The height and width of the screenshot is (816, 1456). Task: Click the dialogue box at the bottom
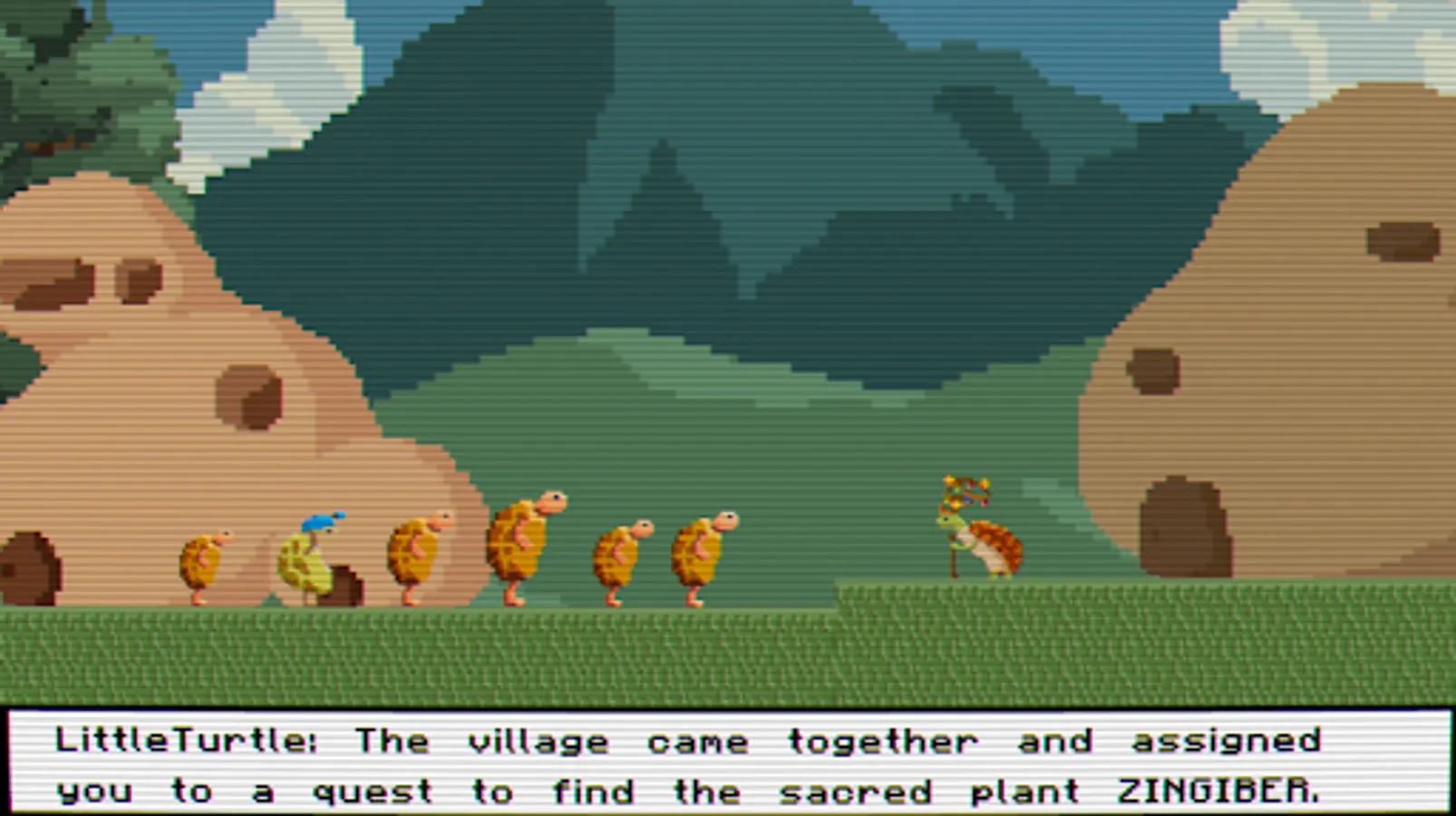click(x=725, y=764)
